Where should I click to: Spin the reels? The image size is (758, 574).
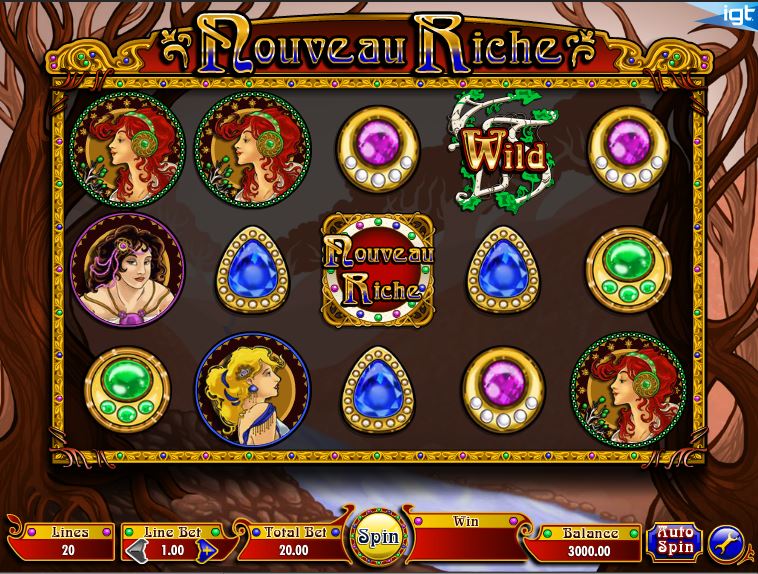point(378,537)
